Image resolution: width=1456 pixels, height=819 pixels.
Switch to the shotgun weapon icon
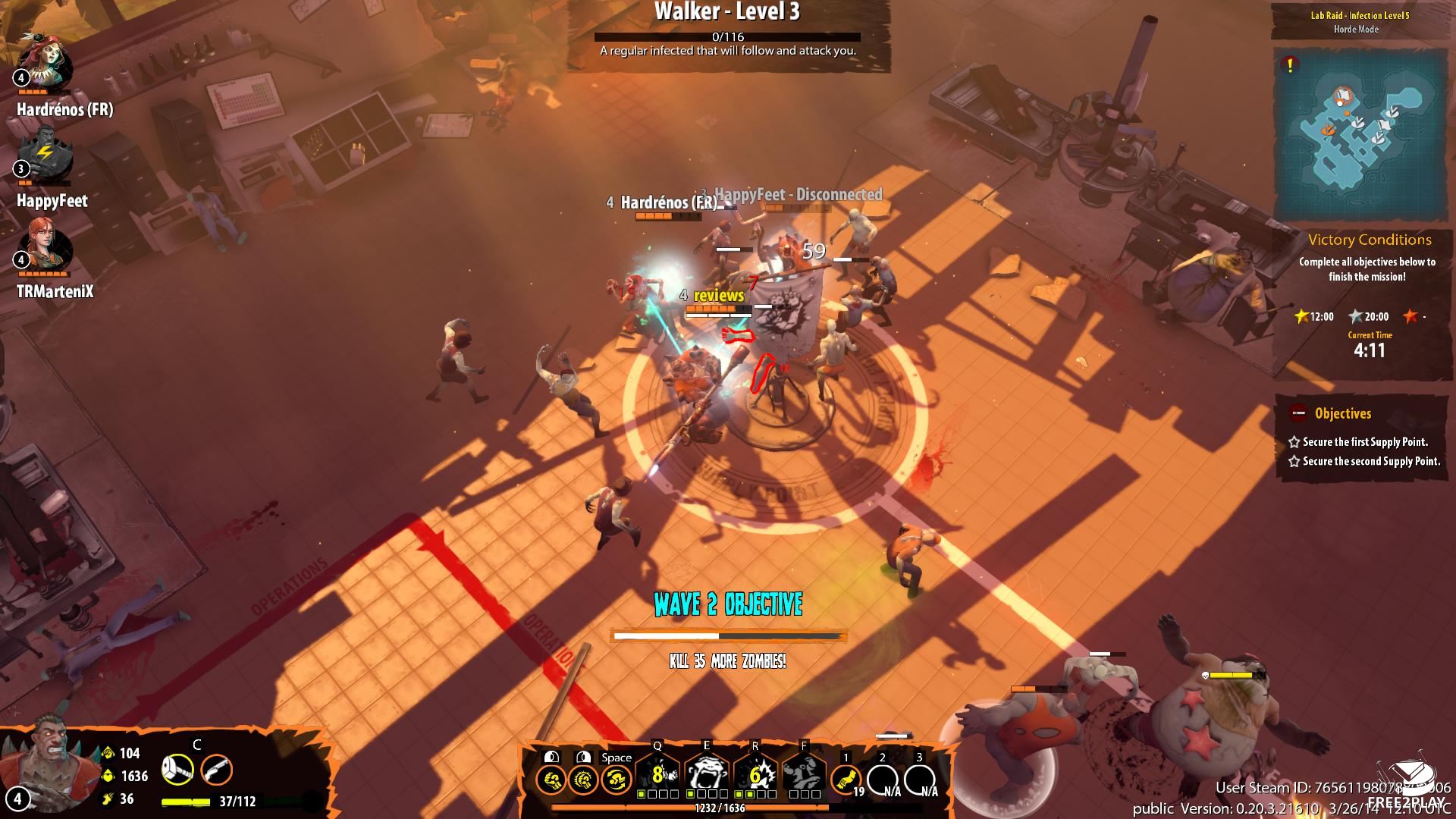coord(217,770)
